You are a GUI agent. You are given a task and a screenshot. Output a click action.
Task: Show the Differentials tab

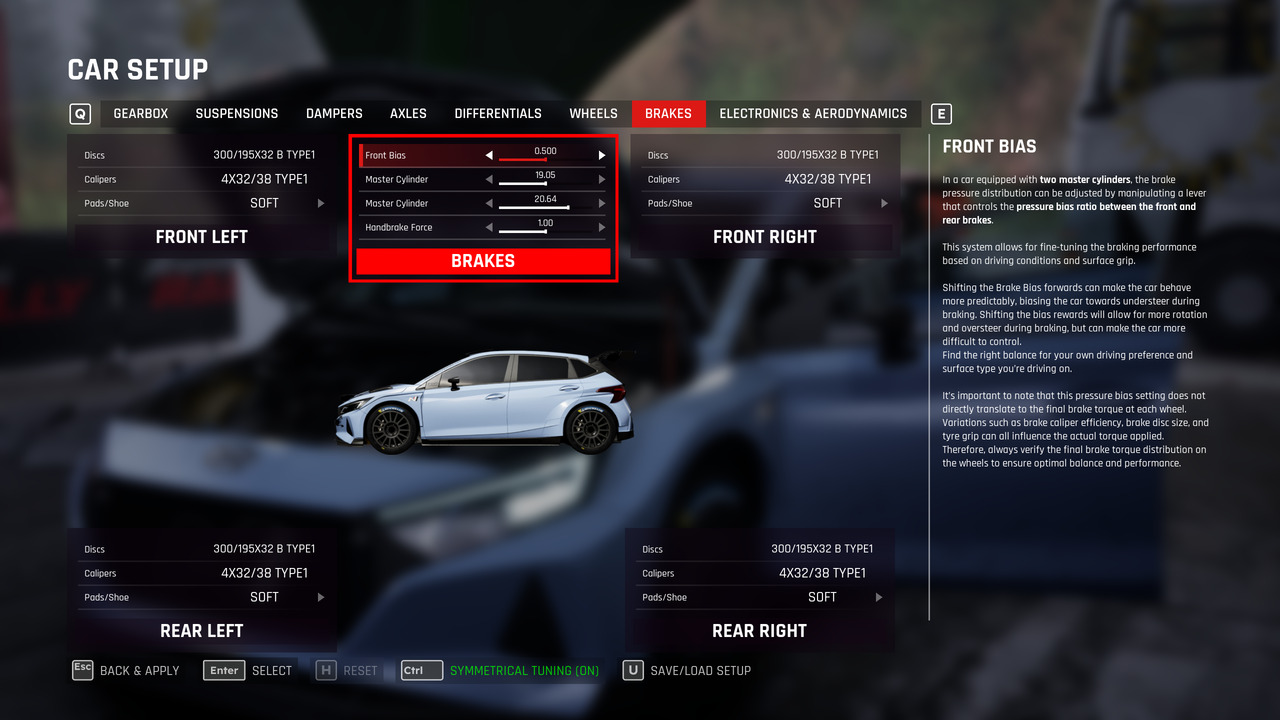tap(498, 113)
